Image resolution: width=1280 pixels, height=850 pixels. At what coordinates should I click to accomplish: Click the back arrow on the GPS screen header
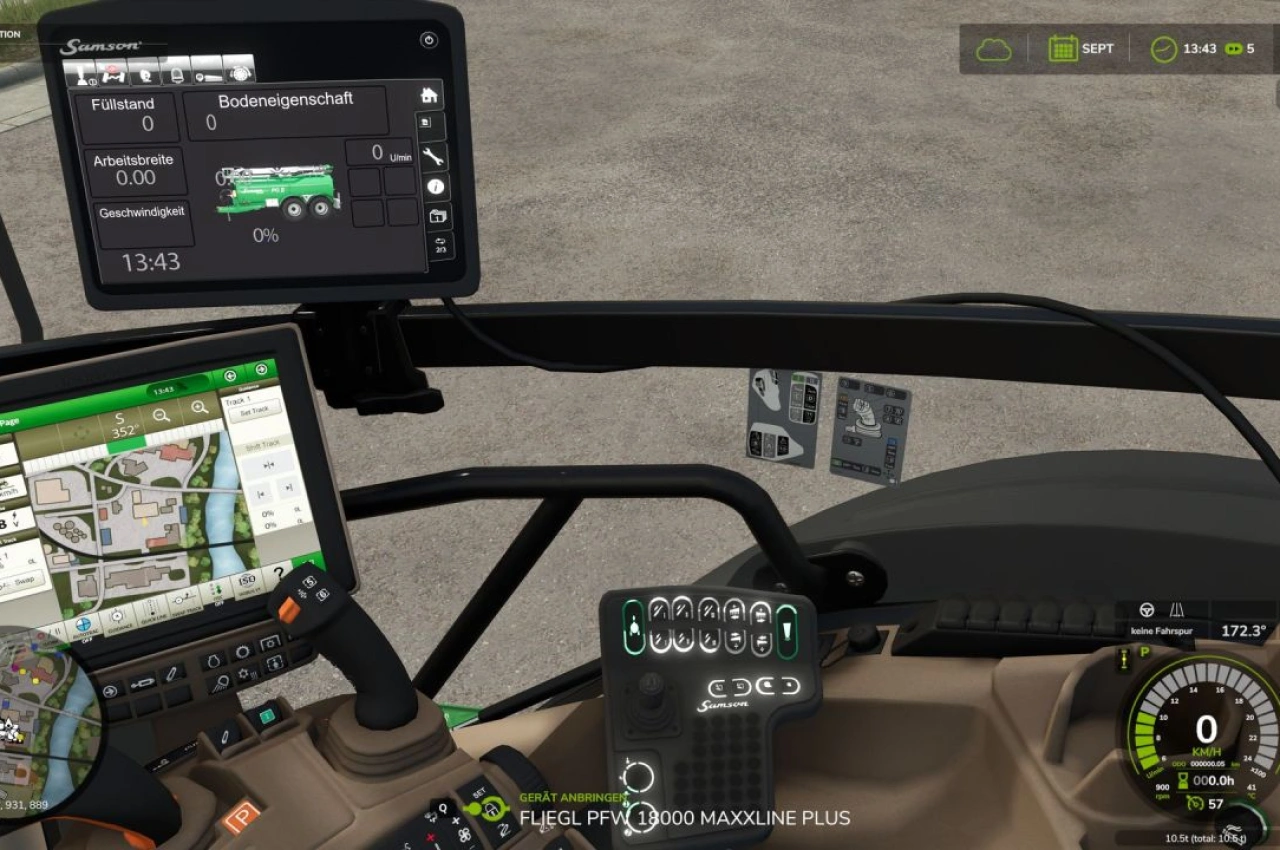[230, 375]
